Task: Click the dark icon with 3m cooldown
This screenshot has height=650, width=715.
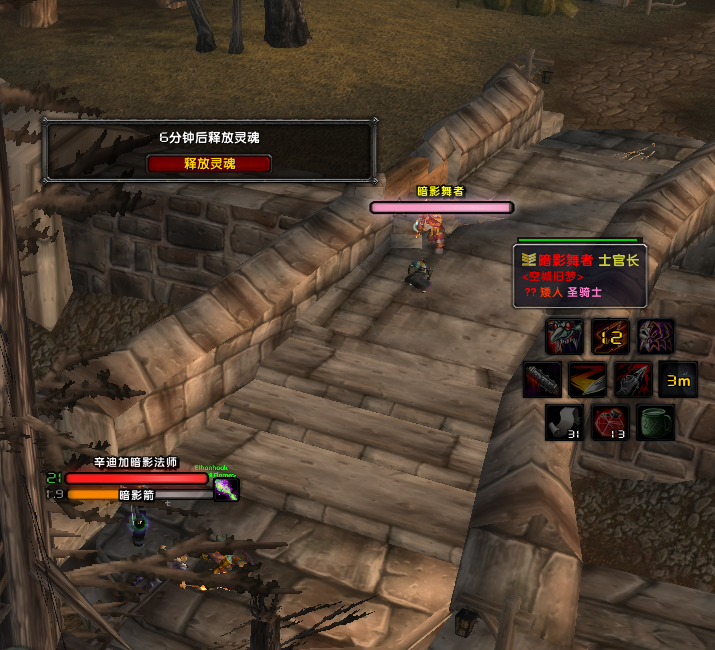Action: 679,380
